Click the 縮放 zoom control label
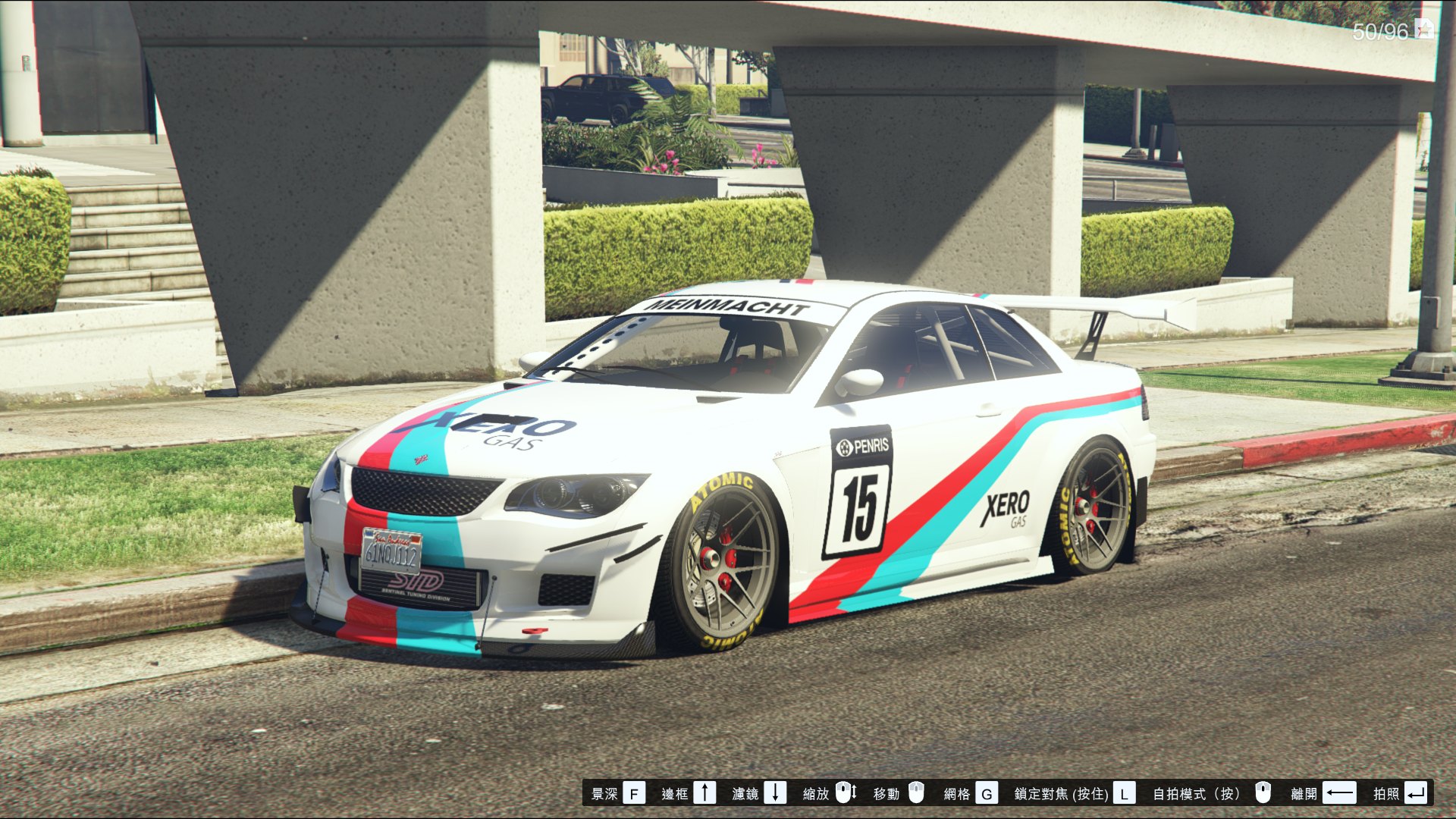Image resolution: width=1456 pixels, height=819 pixels. pyautogui.click(x=817, y=795)
